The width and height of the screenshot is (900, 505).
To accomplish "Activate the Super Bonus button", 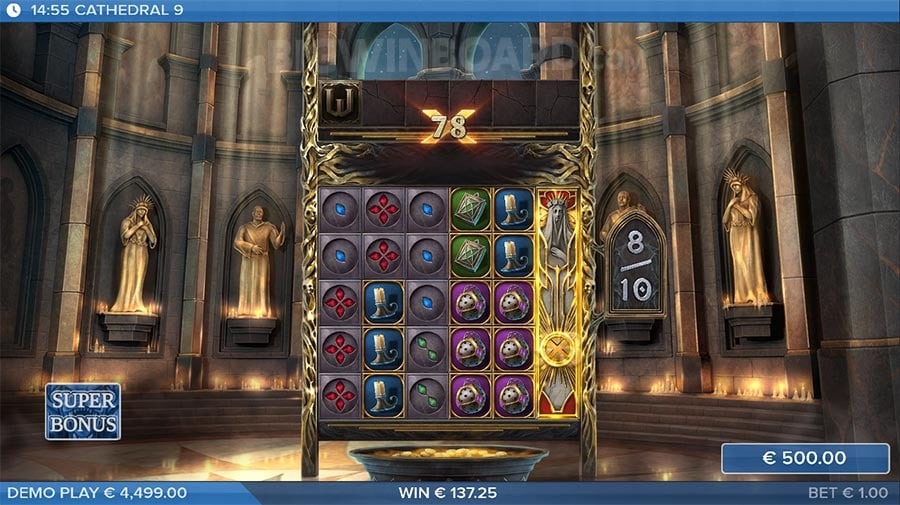I will coord(83,411).
